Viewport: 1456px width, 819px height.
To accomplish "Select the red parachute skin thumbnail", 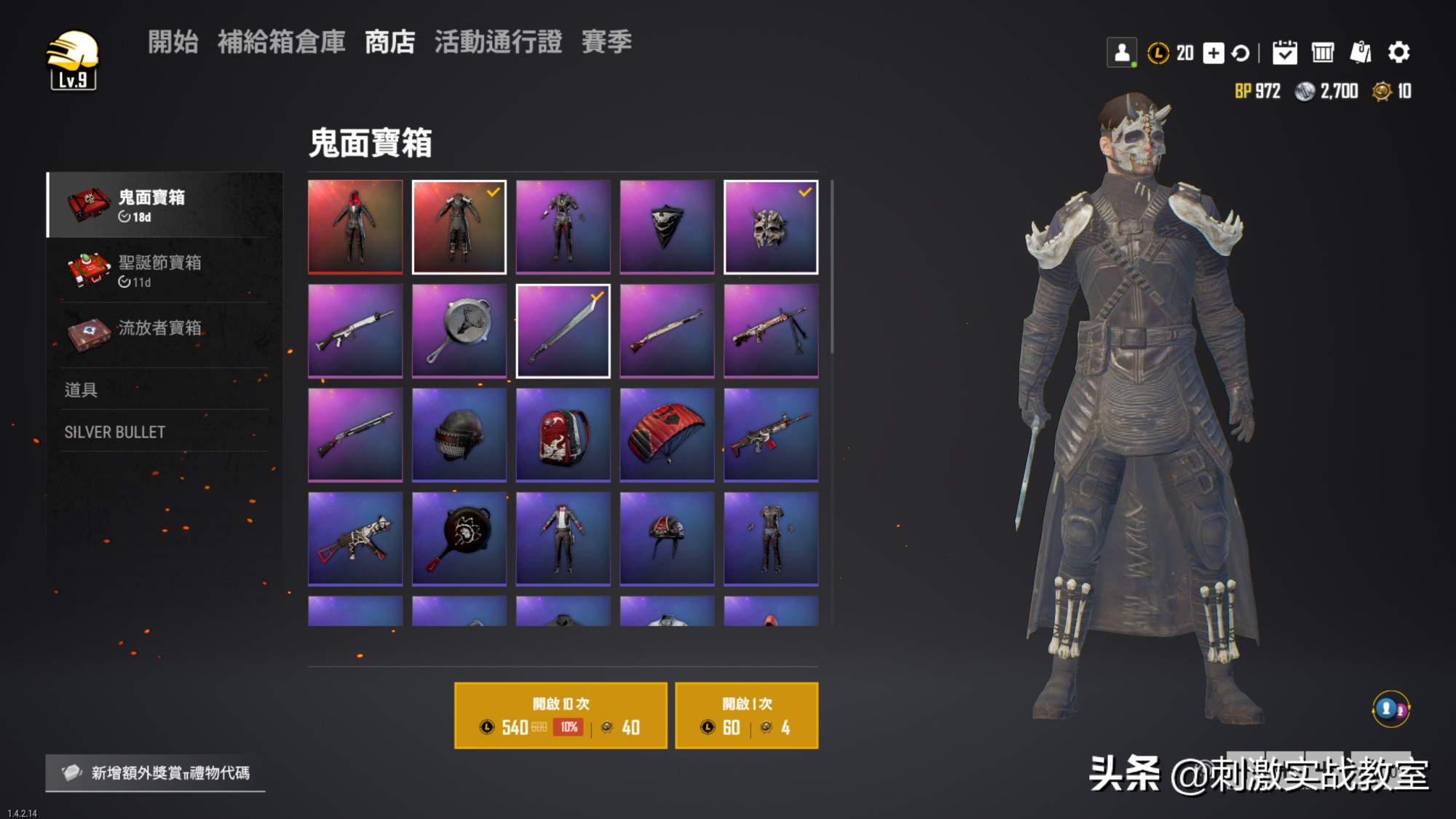I will (667, 435).
